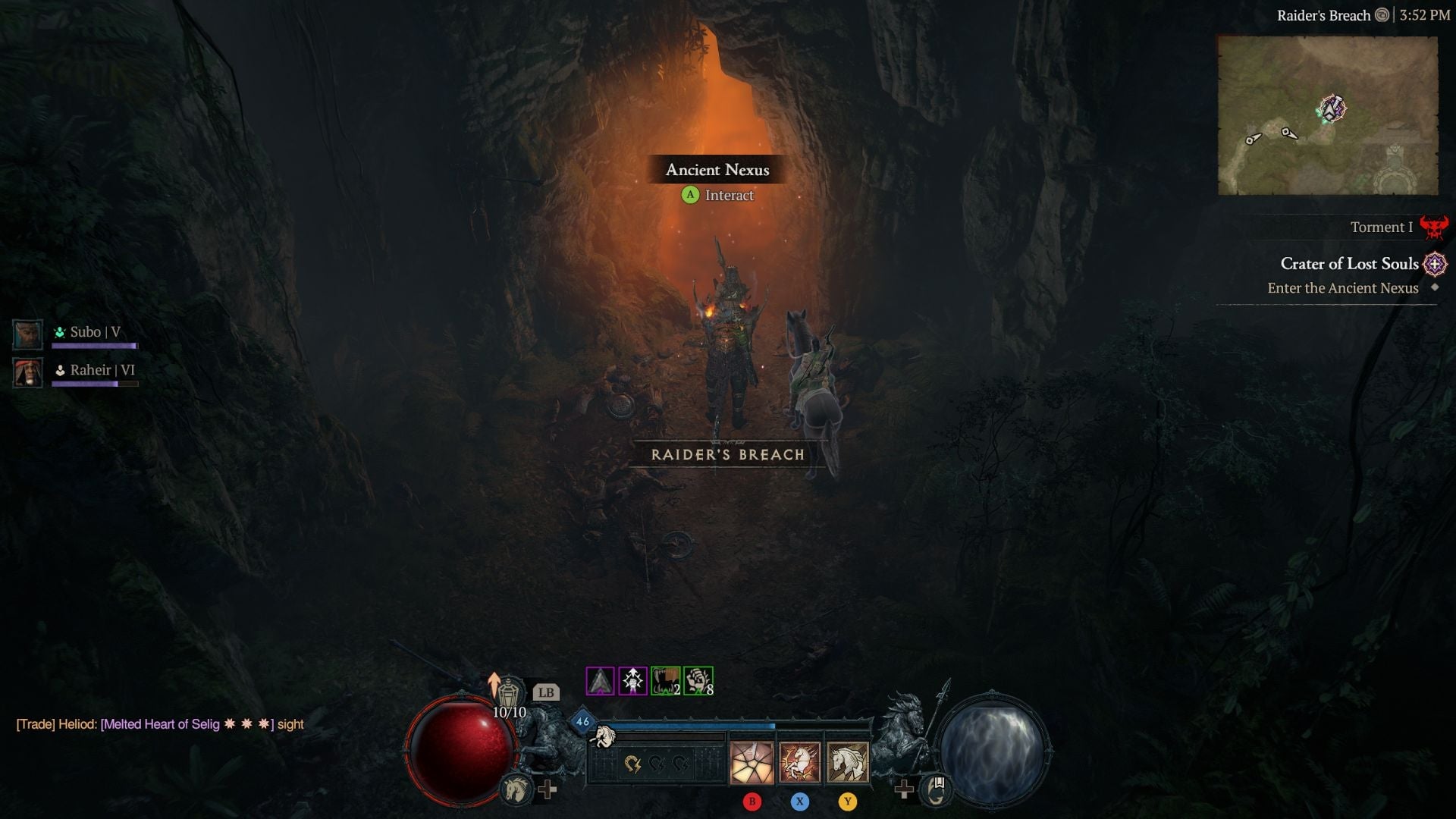Screen dimensions: 1456x819
Task: Click the dismount horse icon bound to Y
Action: click(x=849, y=761)
